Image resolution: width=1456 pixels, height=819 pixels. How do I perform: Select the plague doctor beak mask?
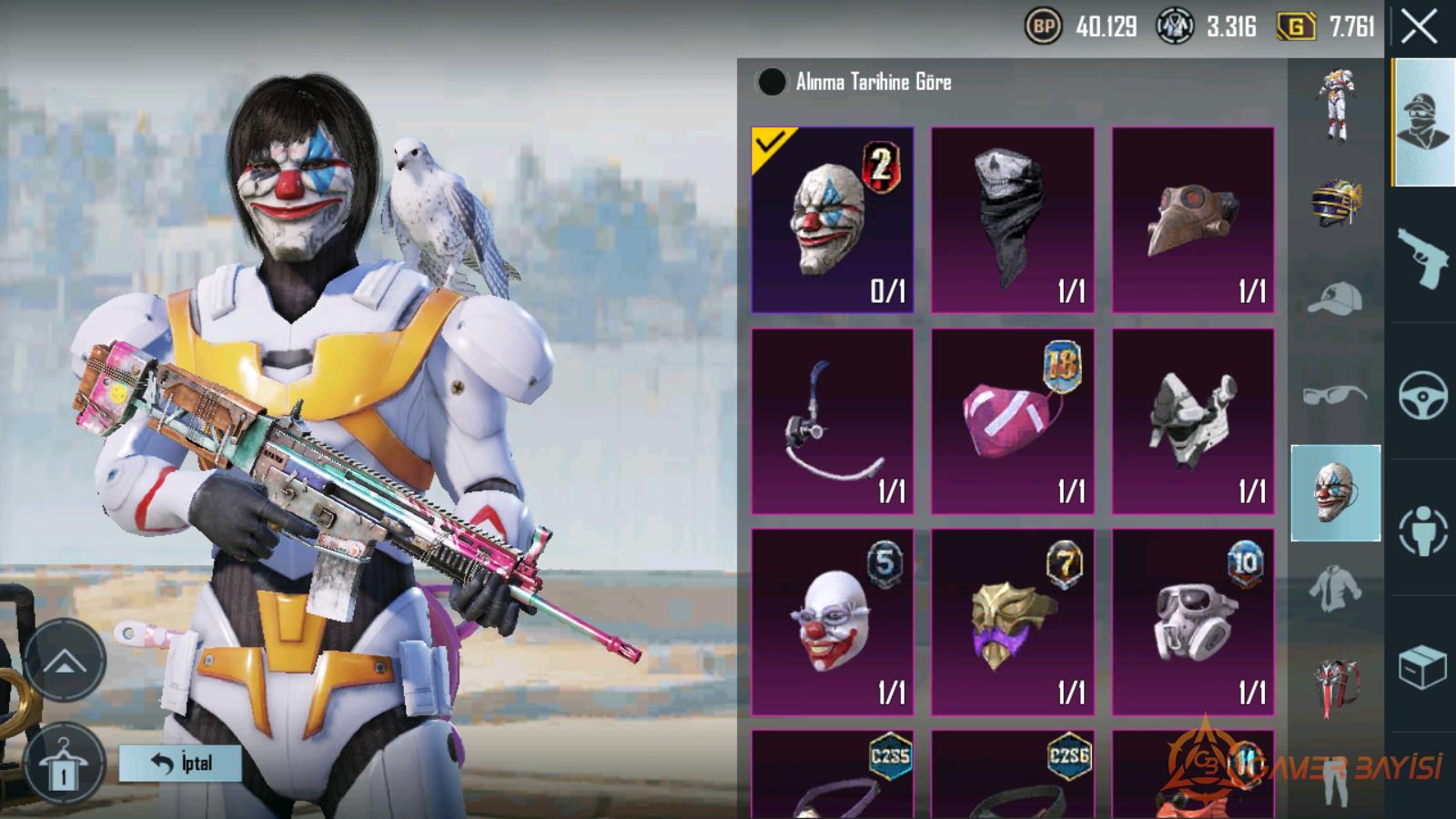(x=1192, y=219)
